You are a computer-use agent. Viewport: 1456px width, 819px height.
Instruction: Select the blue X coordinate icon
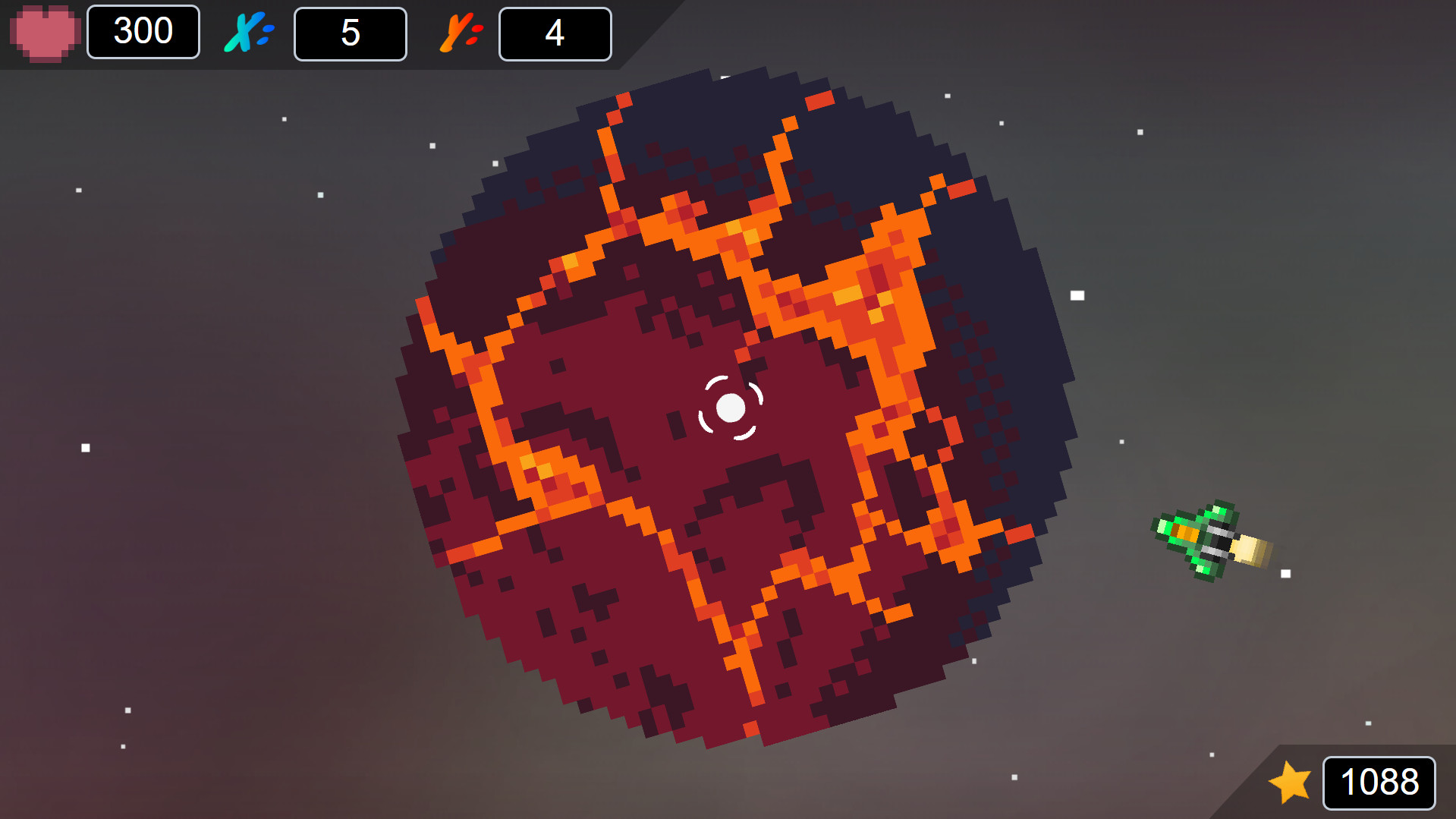(245, 32)
